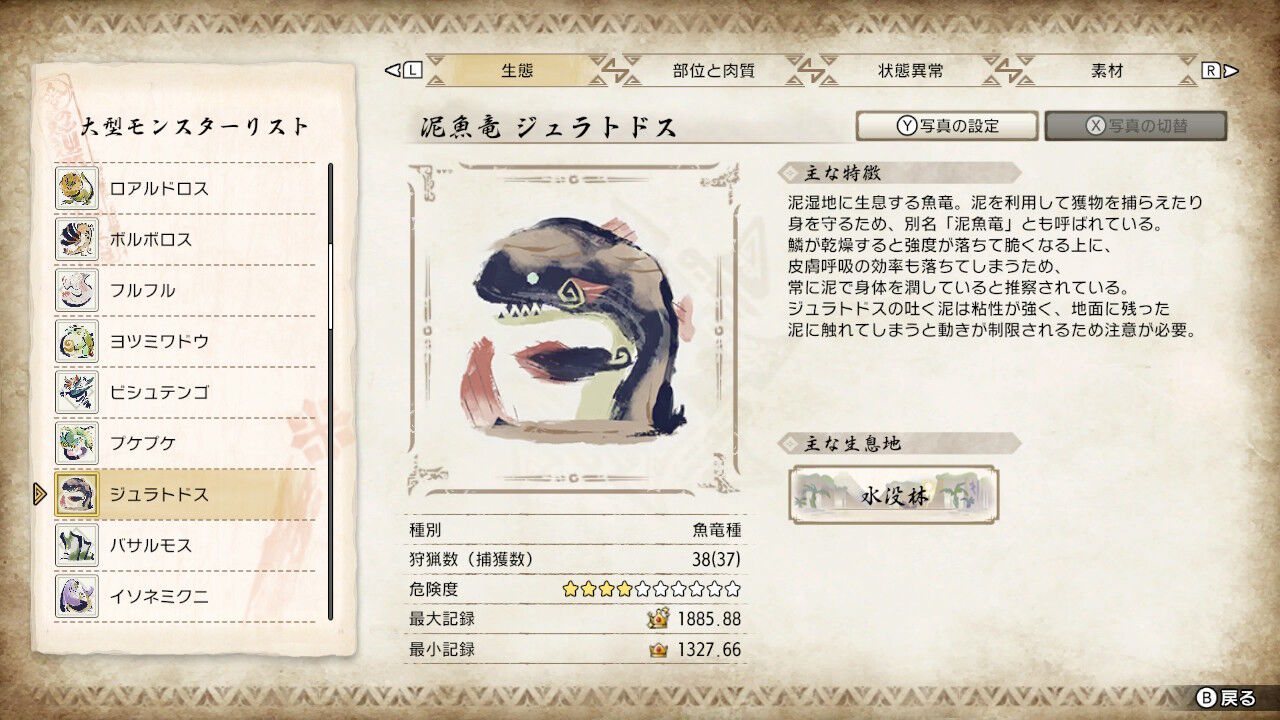
Task: Click the イソネミクニ monster icon
Action: [79, 596]
